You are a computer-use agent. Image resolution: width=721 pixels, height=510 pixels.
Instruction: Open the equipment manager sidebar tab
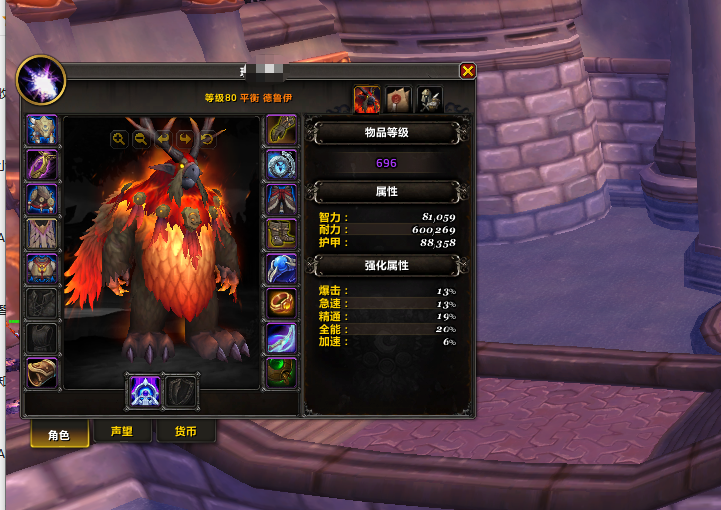coord(429,98)
